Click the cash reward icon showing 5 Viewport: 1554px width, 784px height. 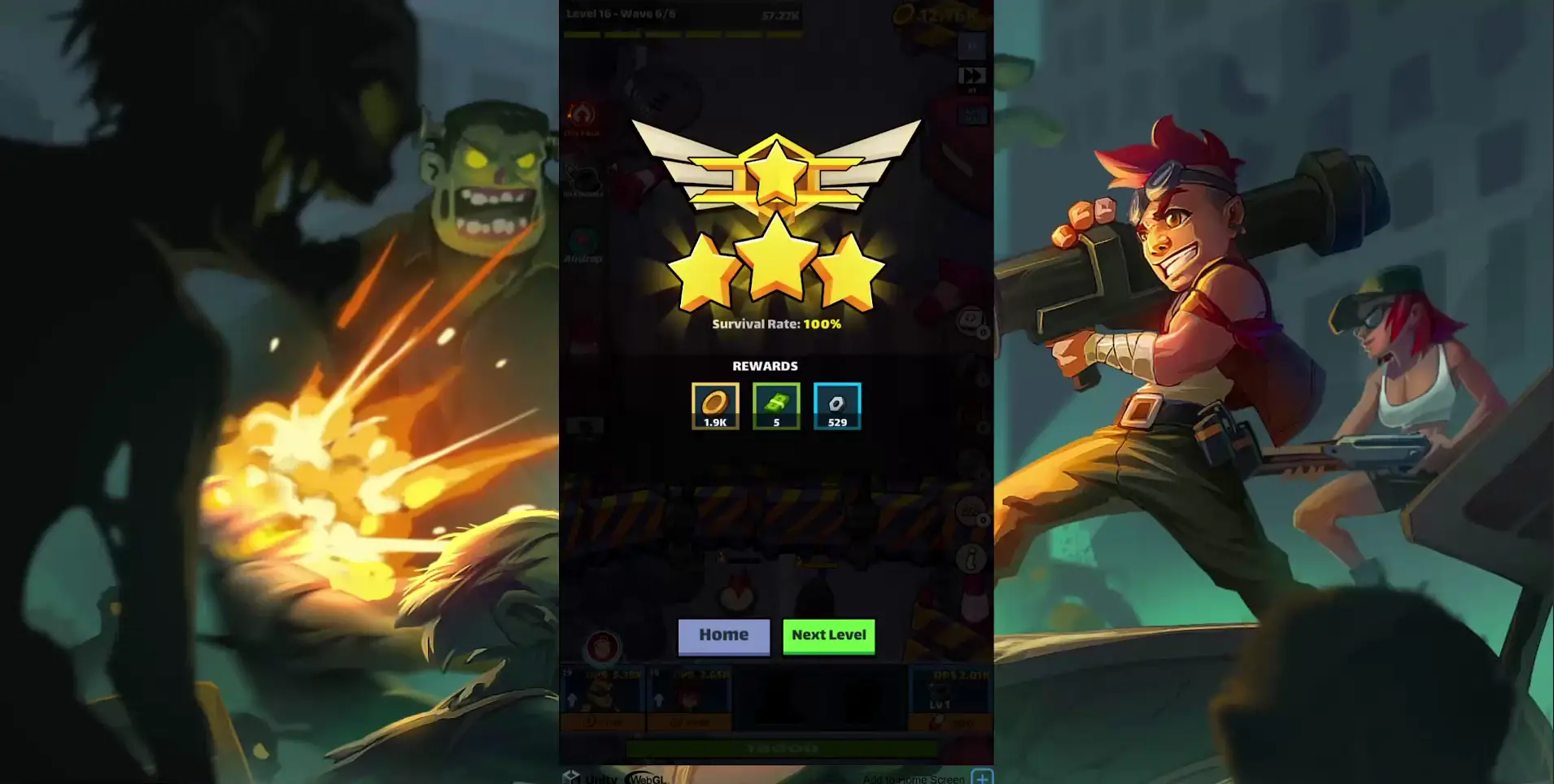(x=775, y=404)
